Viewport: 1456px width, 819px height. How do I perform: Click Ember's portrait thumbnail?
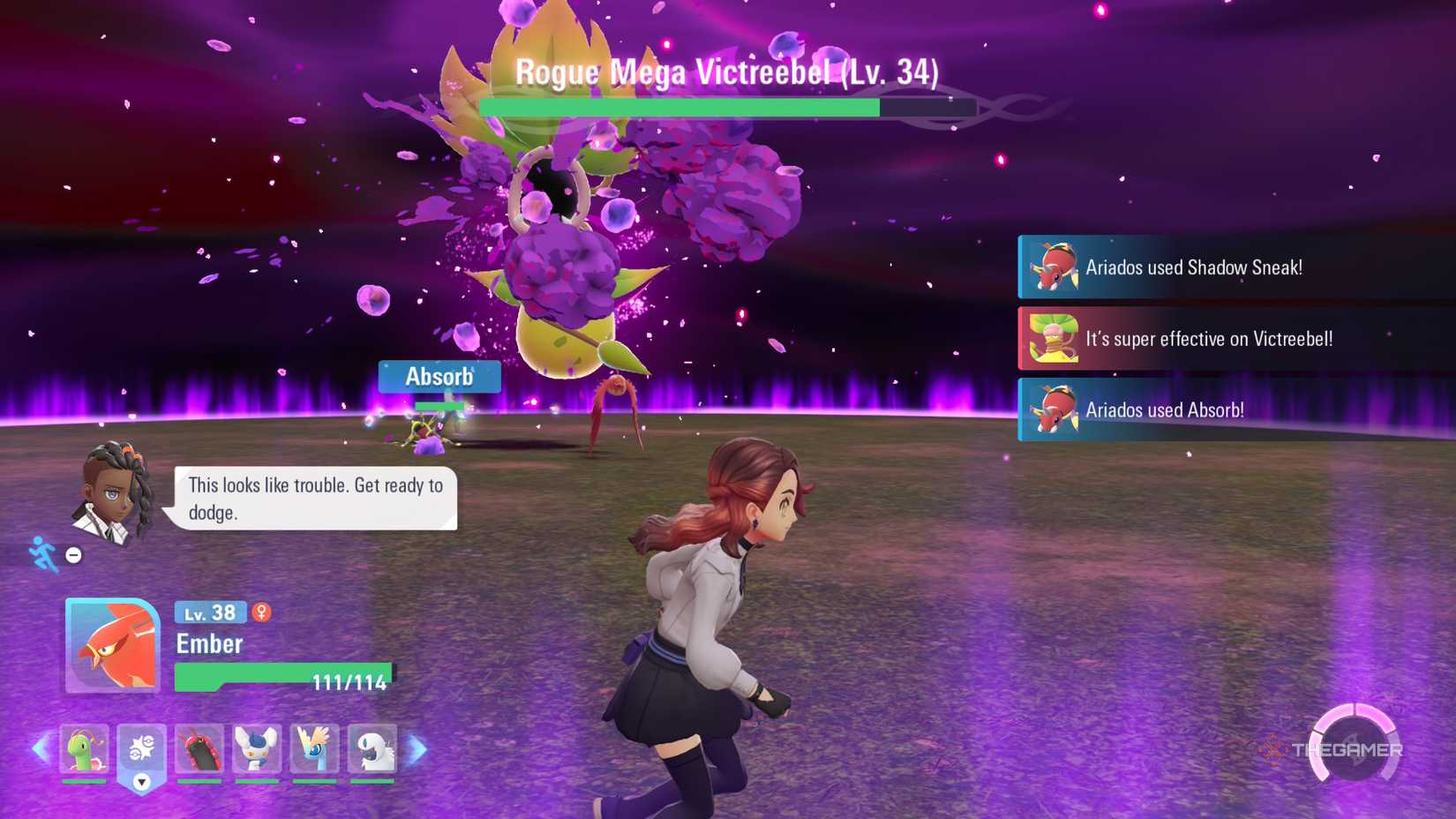(110, 649)
